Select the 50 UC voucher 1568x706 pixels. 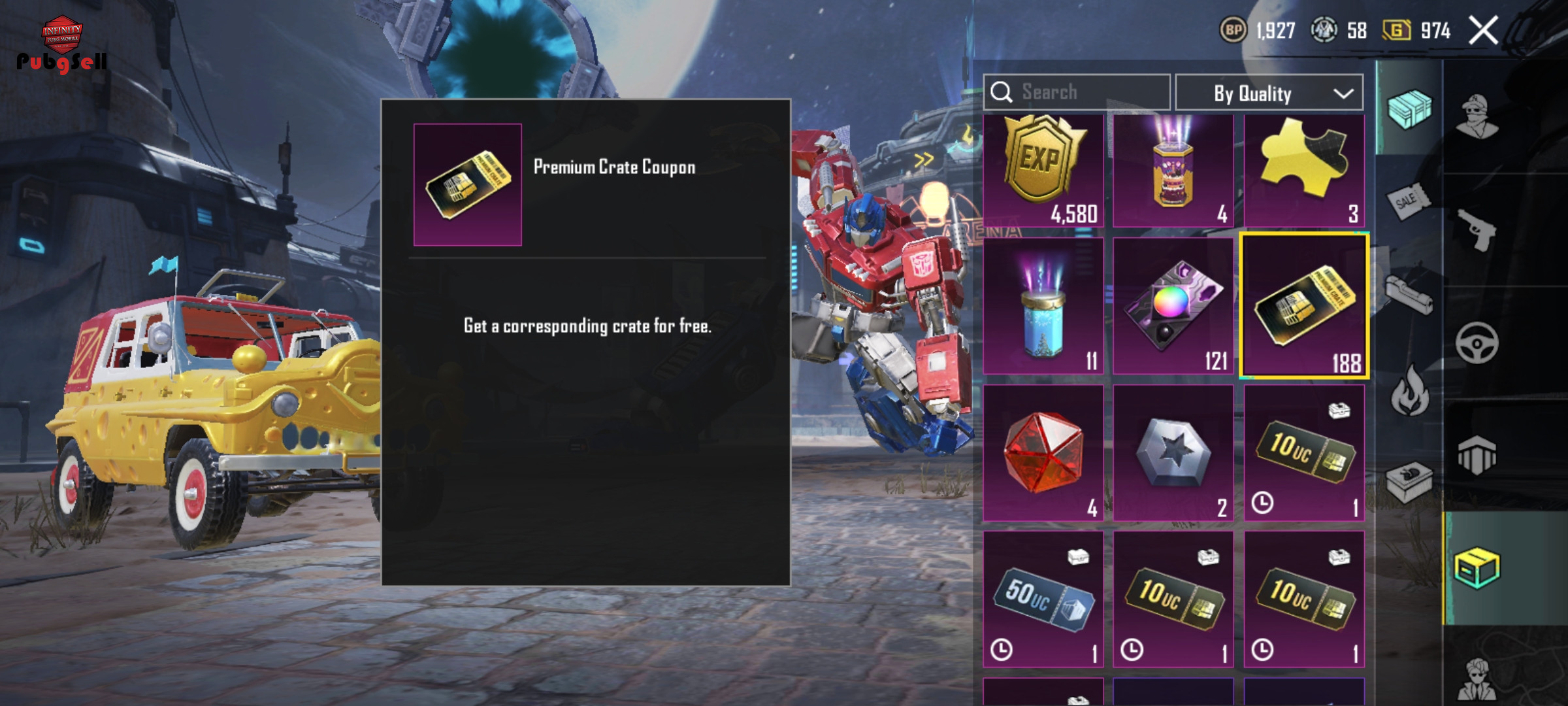tap(1043, 599)
